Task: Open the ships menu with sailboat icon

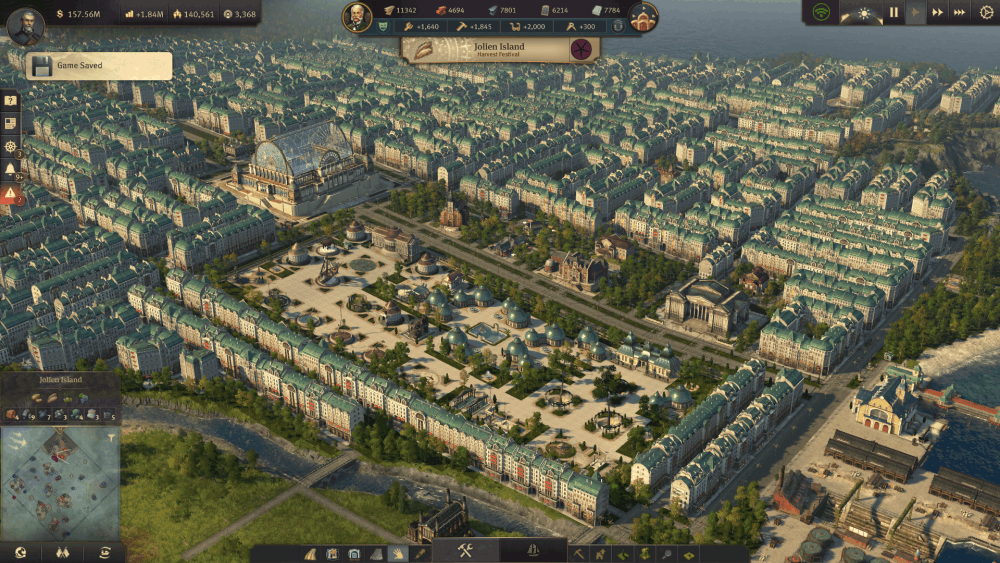Action: (533, 551)
